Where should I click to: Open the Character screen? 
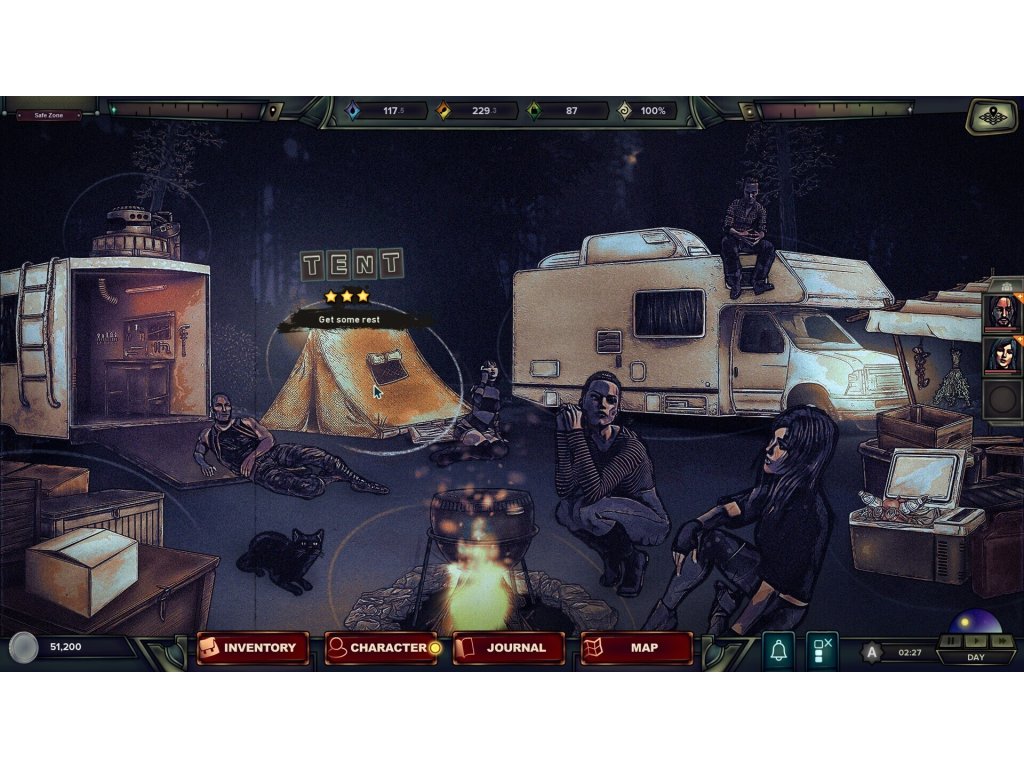(381, 648)
